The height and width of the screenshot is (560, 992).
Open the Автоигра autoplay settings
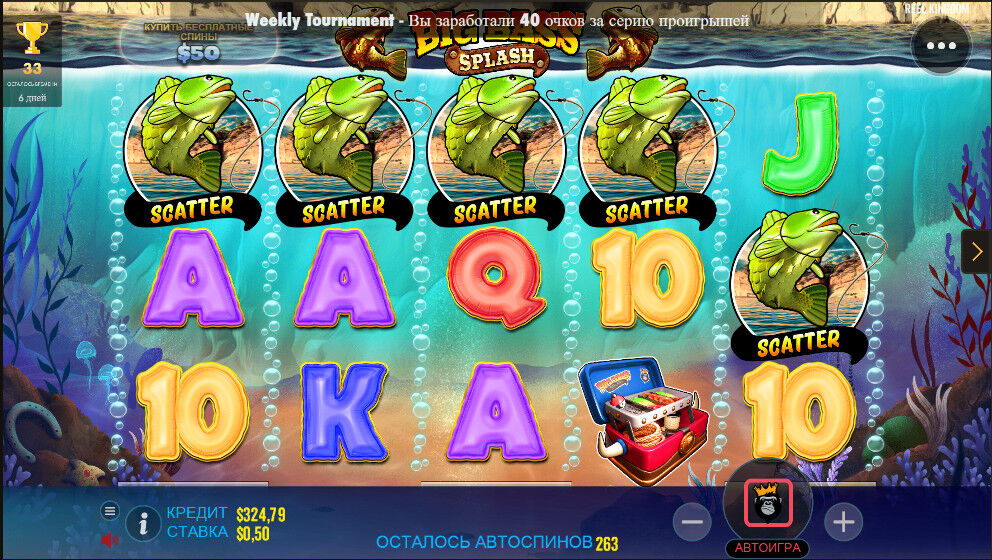click(x=768, y=548)
